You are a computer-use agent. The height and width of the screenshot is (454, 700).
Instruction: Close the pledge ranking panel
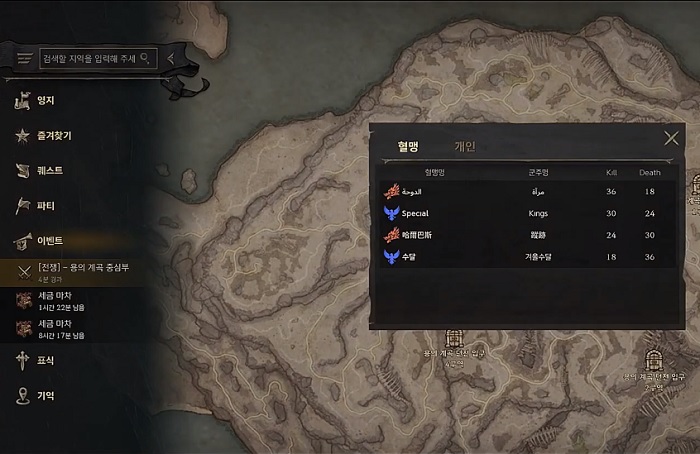point(671,139)
